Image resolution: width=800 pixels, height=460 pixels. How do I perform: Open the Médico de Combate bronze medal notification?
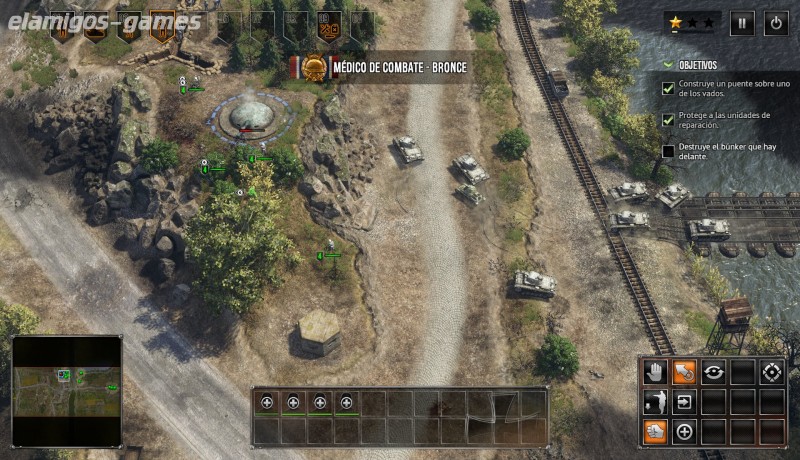[380, 67]
